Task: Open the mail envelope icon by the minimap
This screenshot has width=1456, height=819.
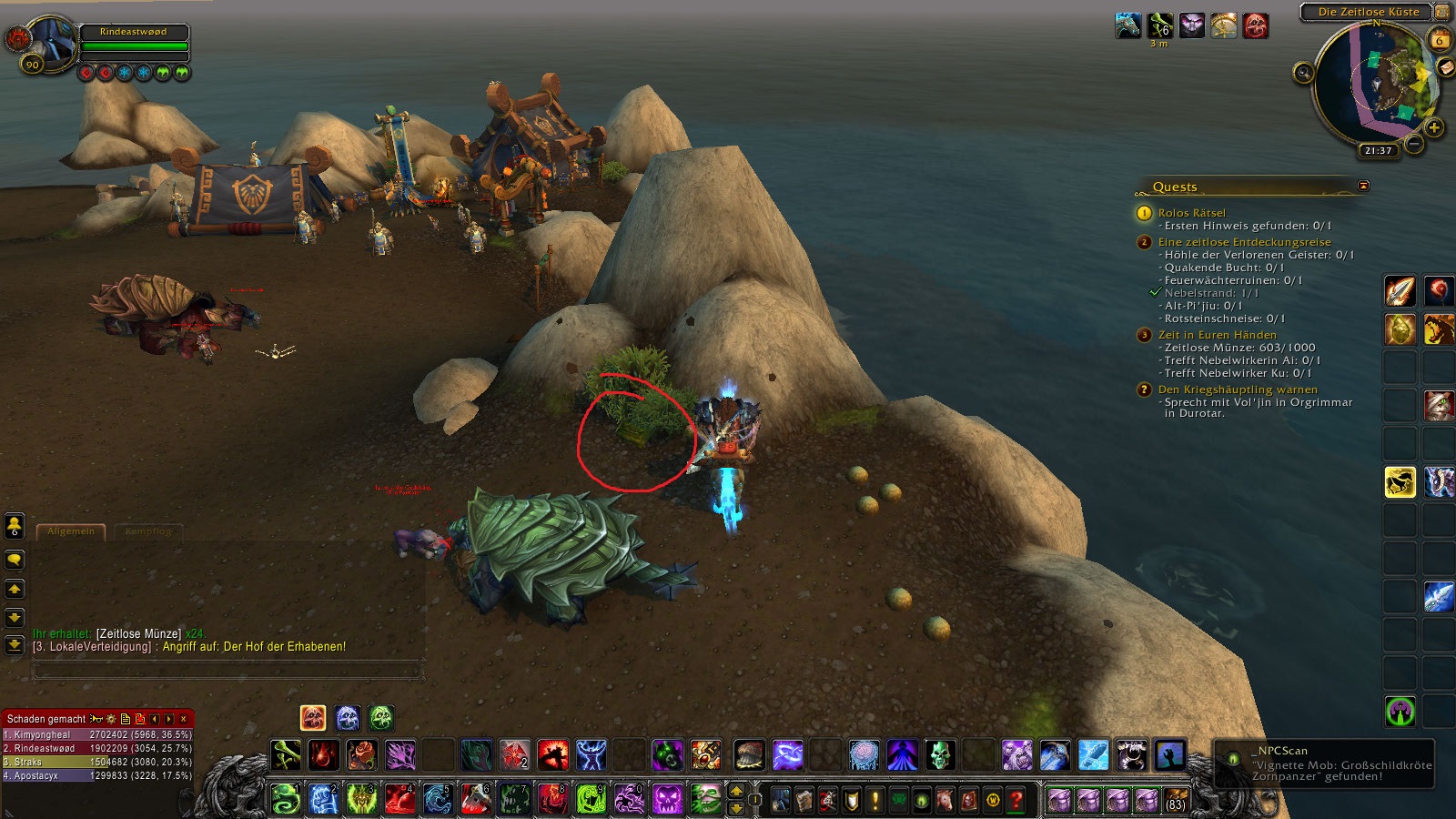Action: click(1445, 68)
